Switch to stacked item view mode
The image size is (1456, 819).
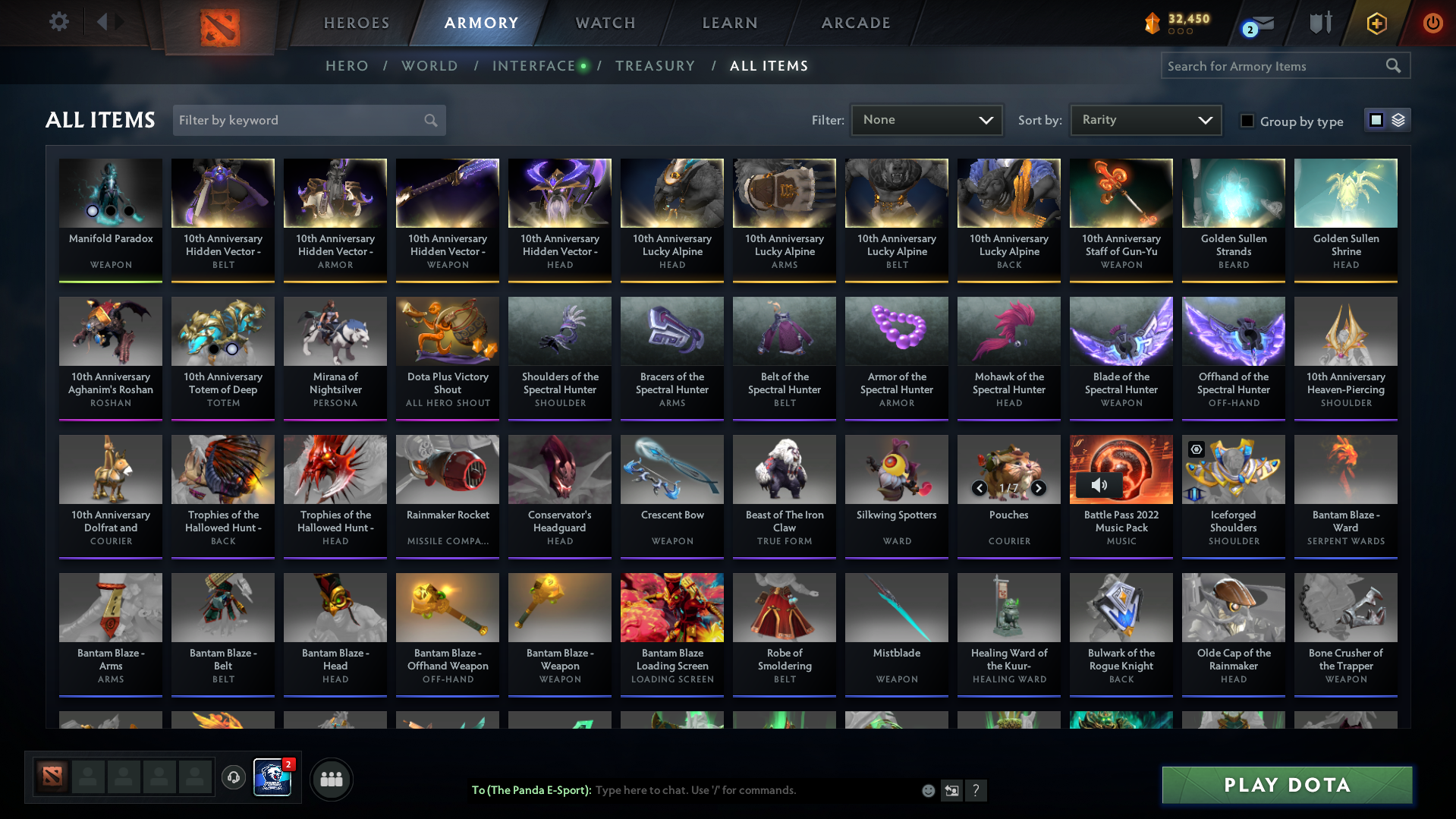click(x=1398, y=120)
